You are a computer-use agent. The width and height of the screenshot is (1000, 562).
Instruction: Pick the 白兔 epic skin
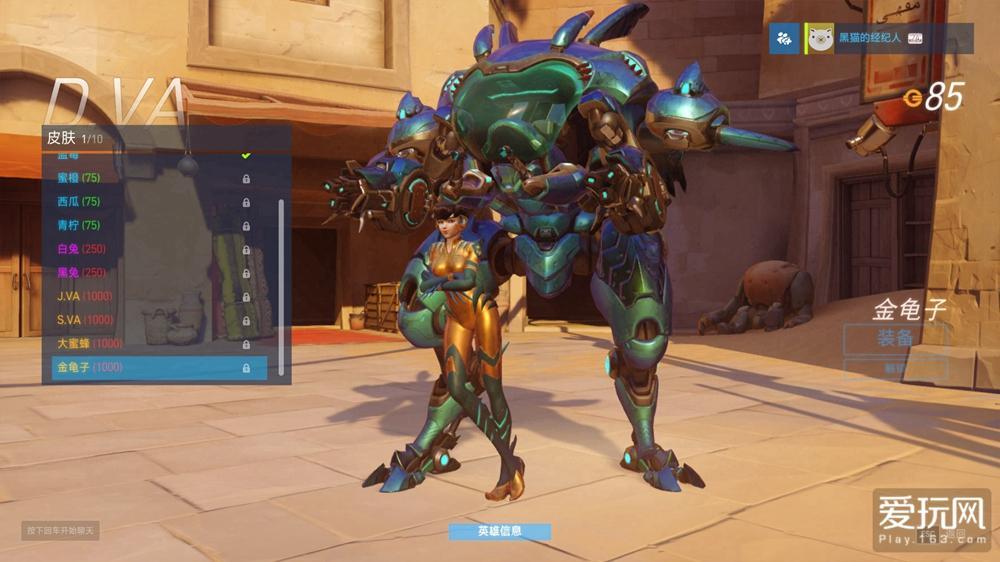(x=150, y=249)
